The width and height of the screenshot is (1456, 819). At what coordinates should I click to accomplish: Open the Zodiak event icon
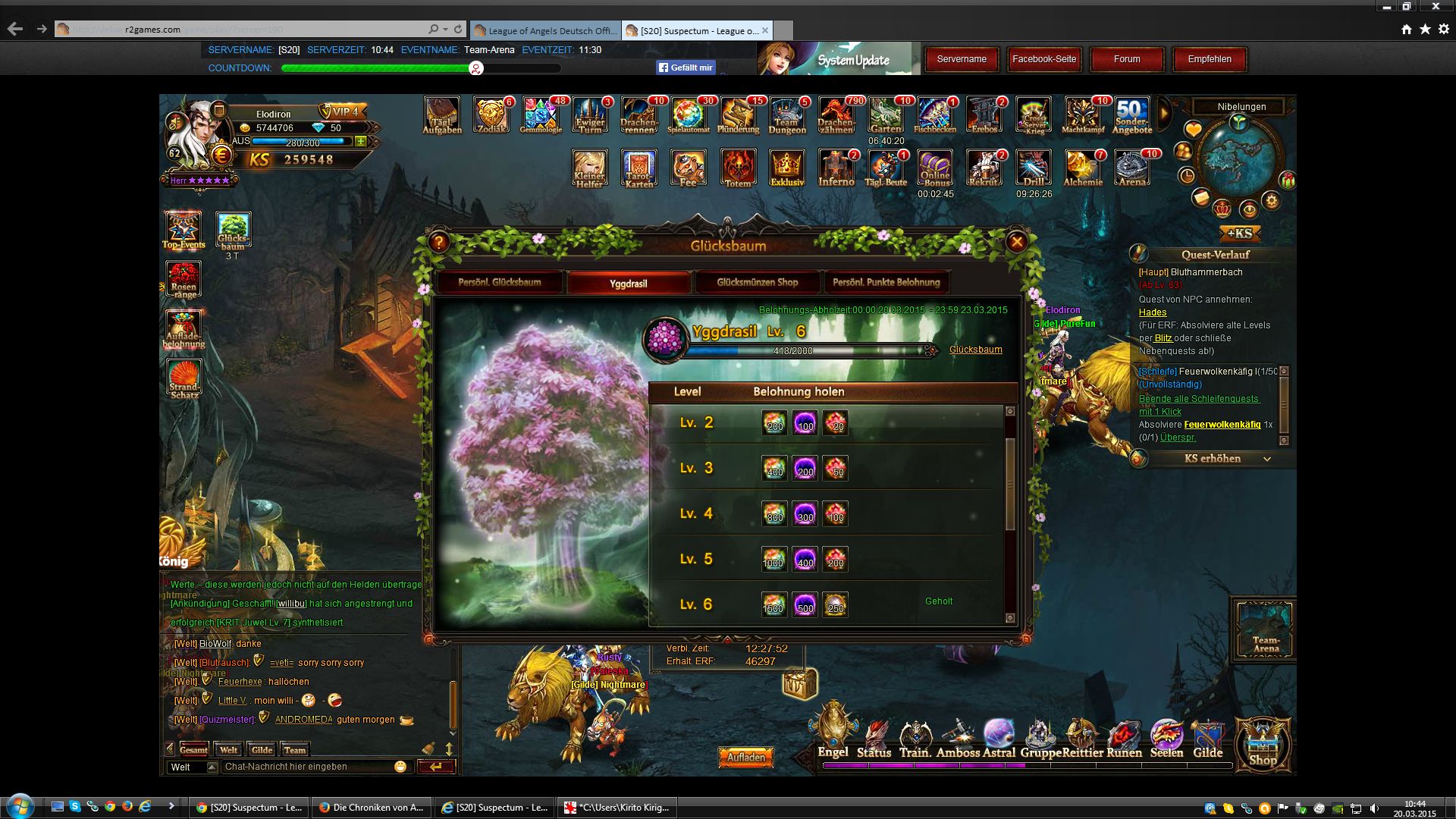click(x=491, y=116)
